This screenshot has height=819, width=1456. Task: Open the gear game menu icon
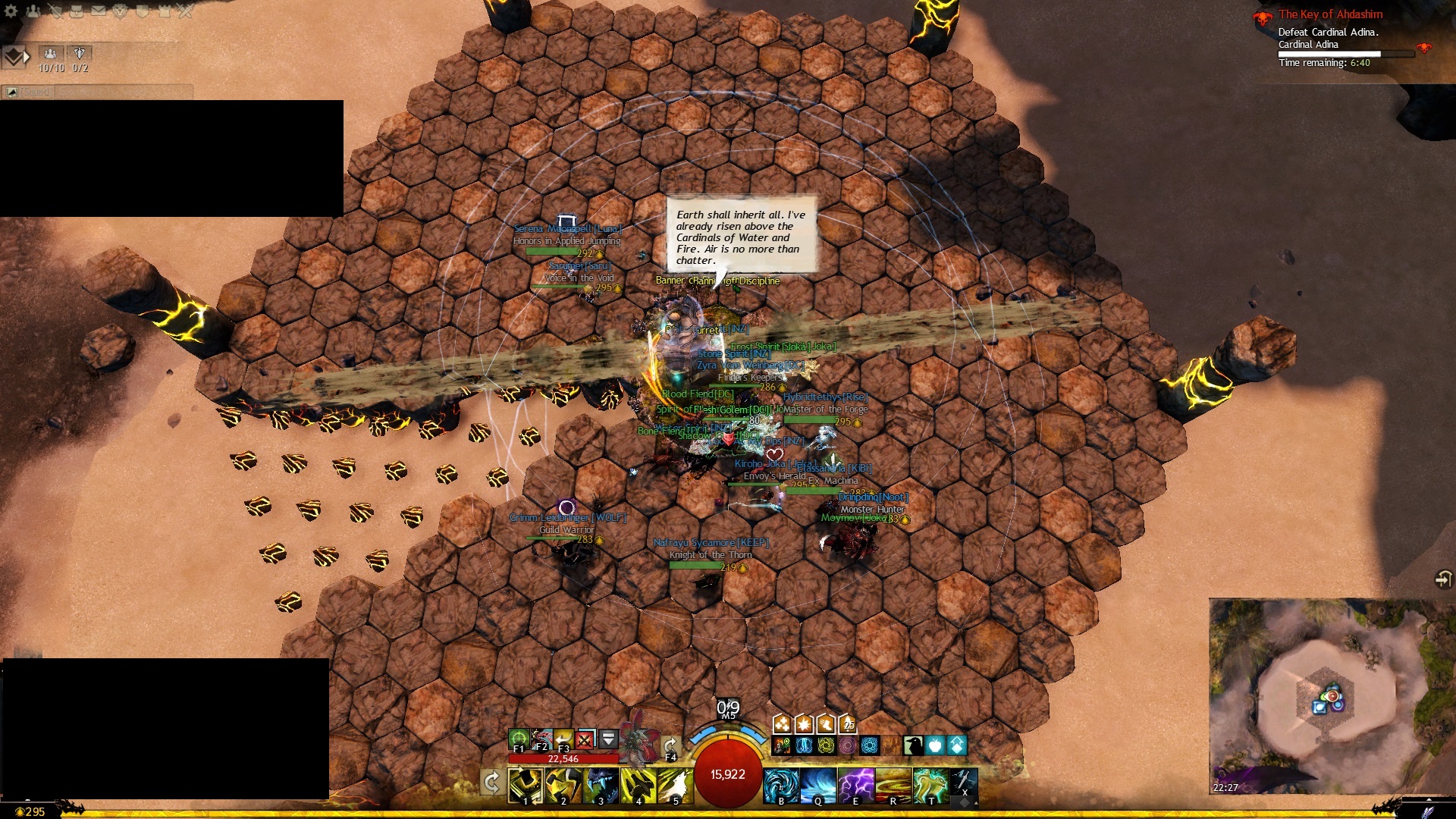[11, 11]
